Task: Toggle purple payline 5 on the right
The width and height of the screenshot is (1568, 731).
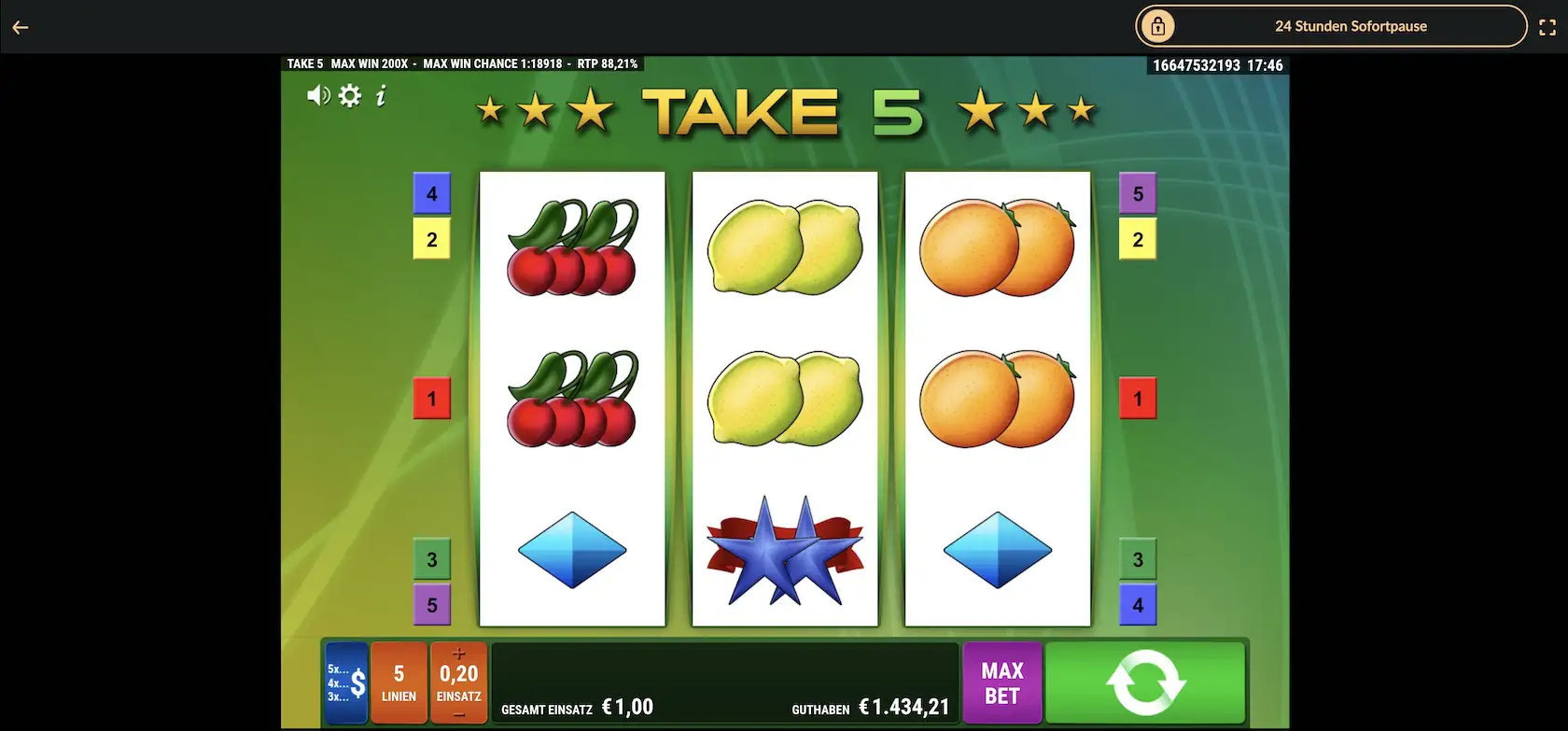Action: click(x=1137, y=193)
